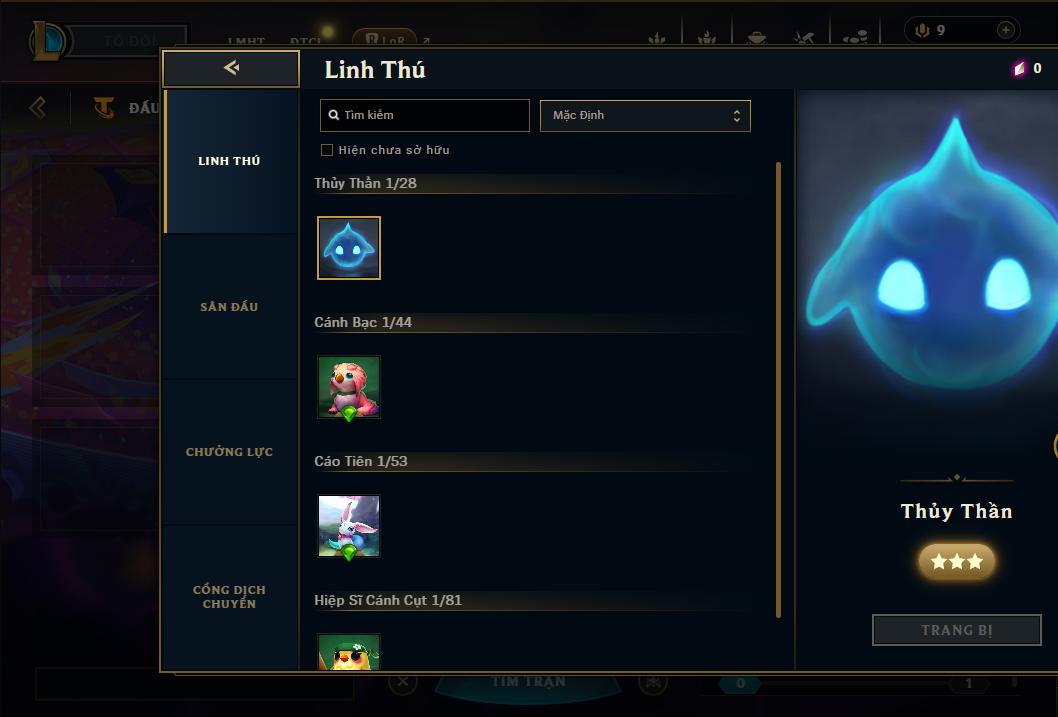Open the Mặc Định sort dropdown

(x=645, y=115)
